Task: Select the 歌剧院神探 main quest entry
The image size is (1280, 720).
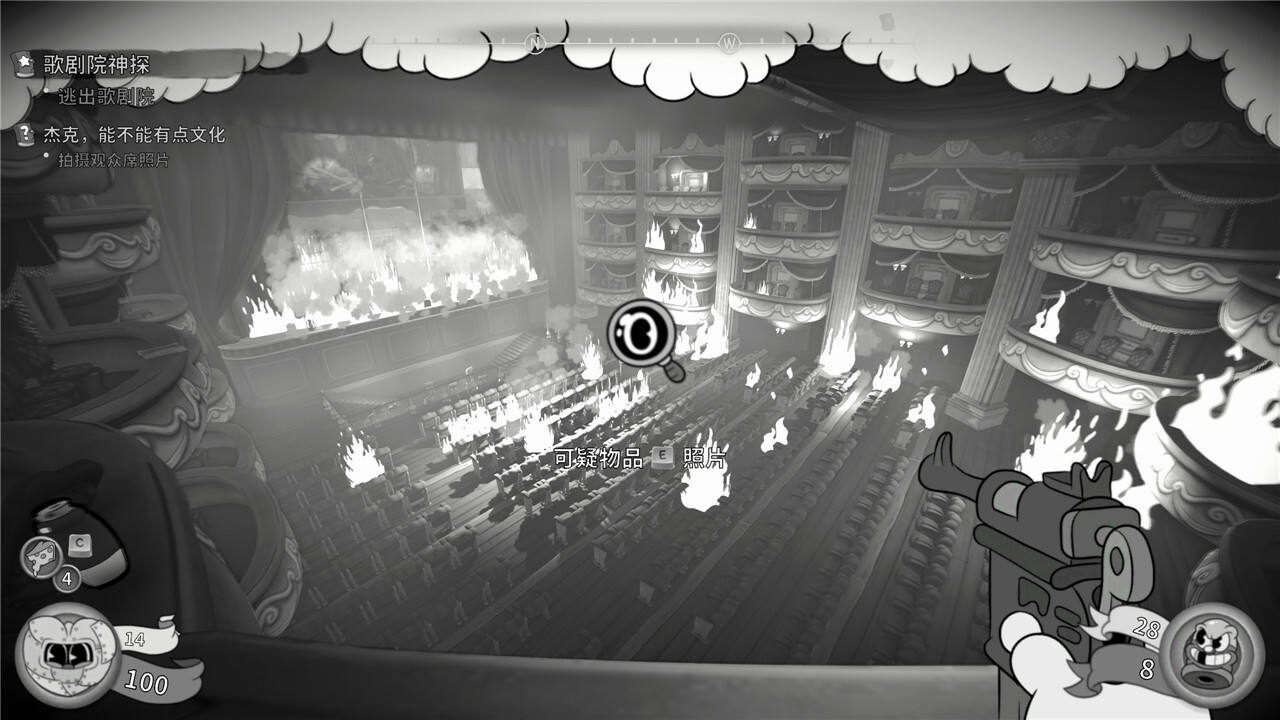Action: click(x=96, y=66)
